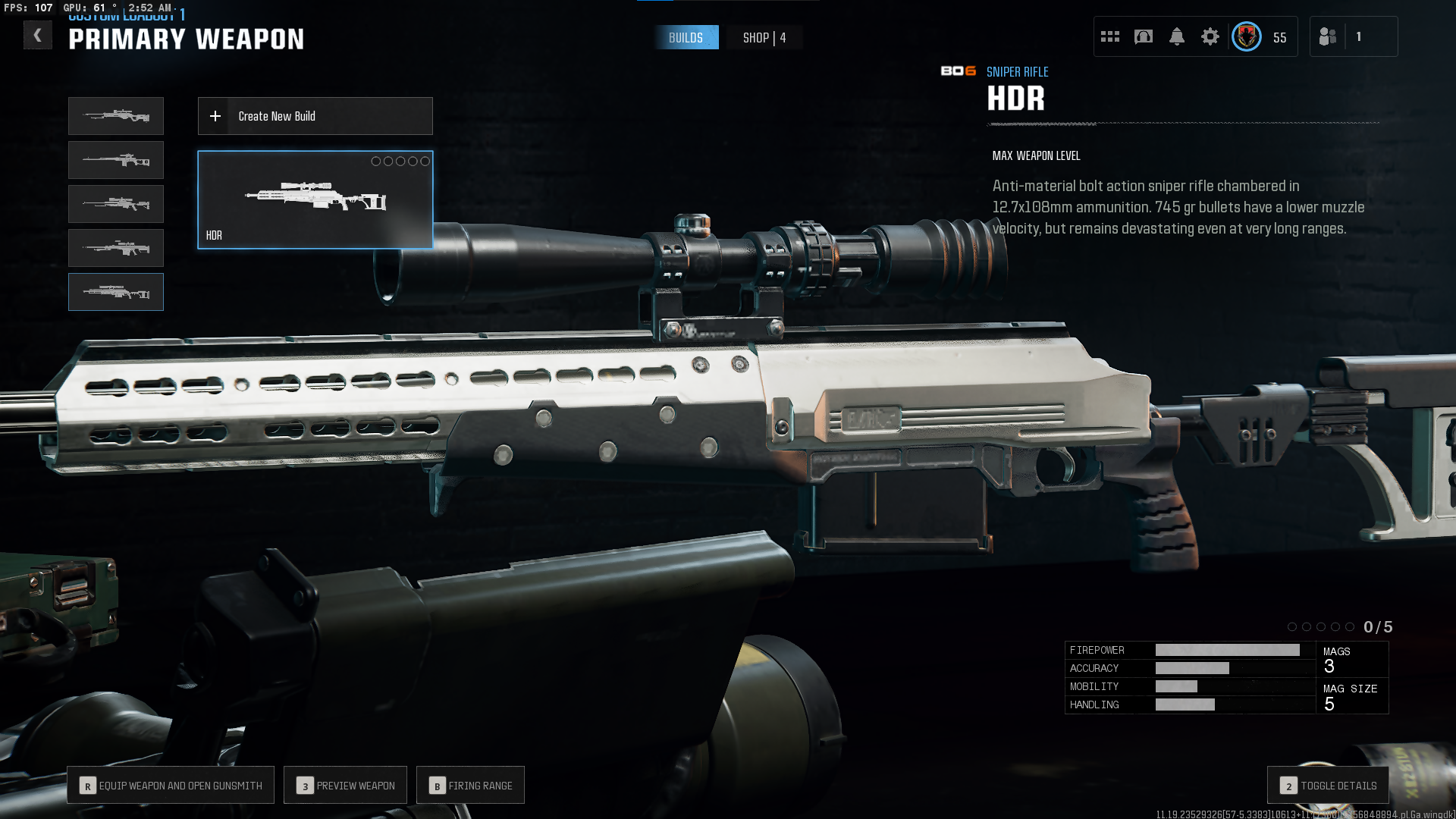The width and height of the screenshot is (1456, 819).
Task: Enter the Firing Range
Action: (470, 786)
